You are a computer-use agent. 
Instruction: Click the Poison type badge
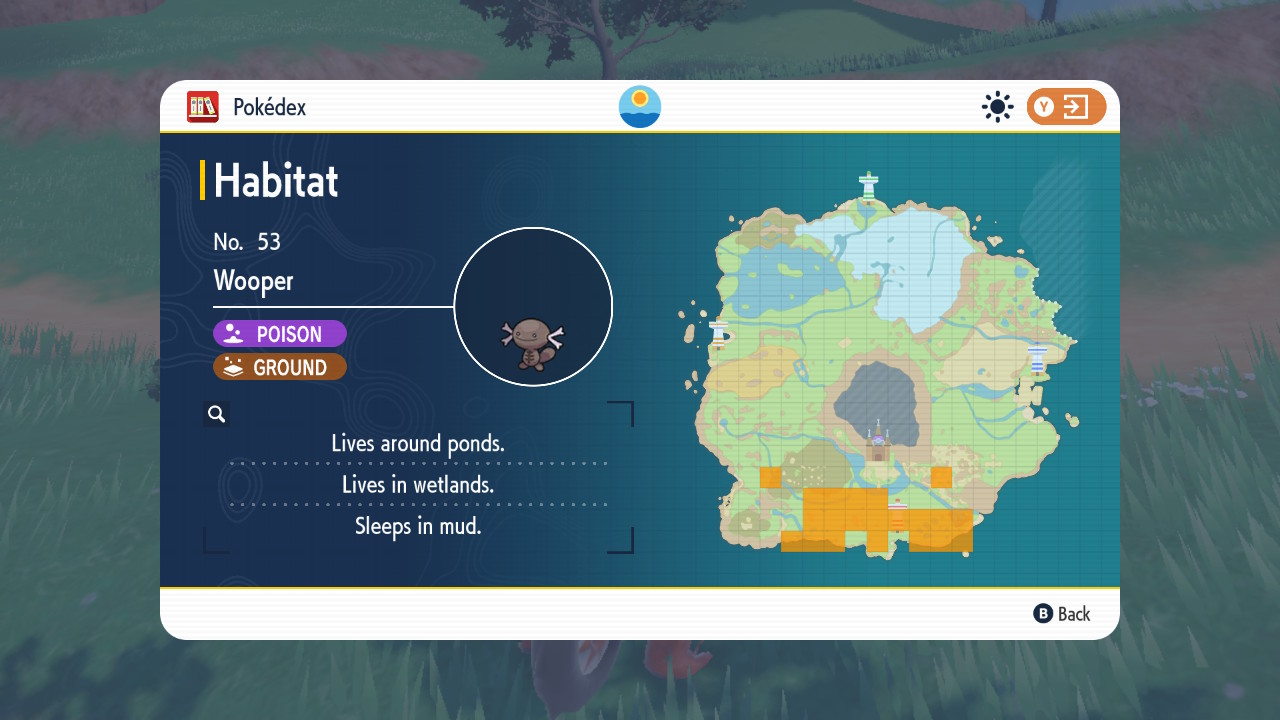280,334
